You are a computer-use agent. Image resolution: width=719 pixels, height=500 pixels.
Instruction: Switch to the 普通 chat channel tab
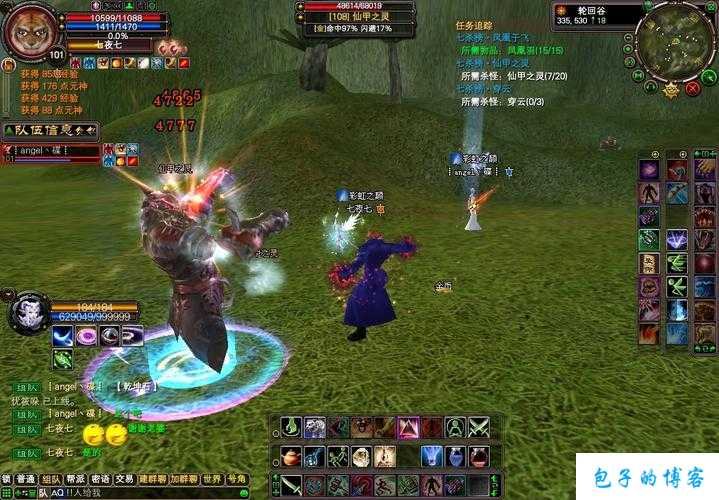click(x=26, y=479)
